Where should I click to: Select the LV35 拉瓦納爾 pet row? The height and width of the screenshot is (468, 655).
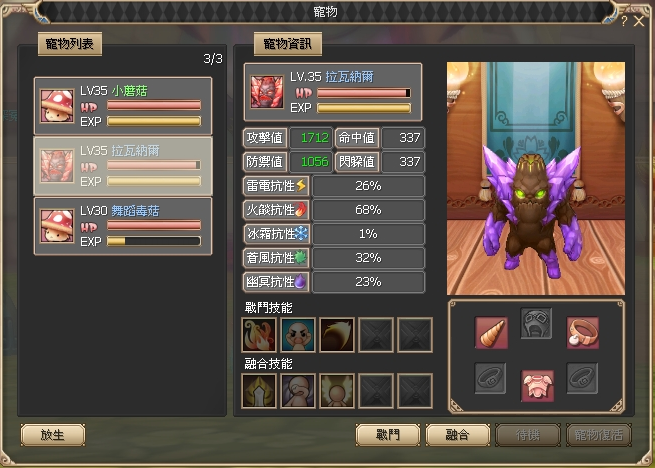(x=123, y=166)
